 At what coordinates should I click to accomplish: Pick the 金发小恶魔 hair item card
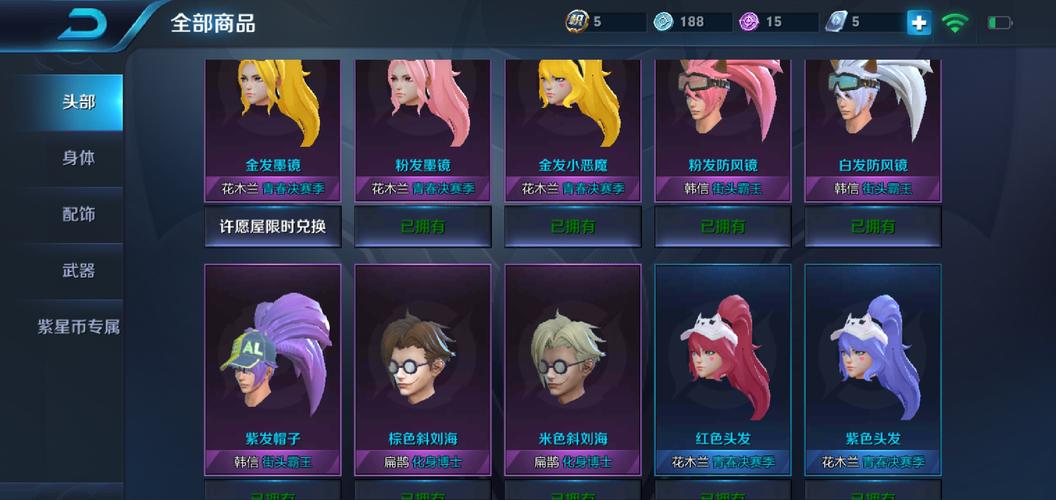coord(573,125)
